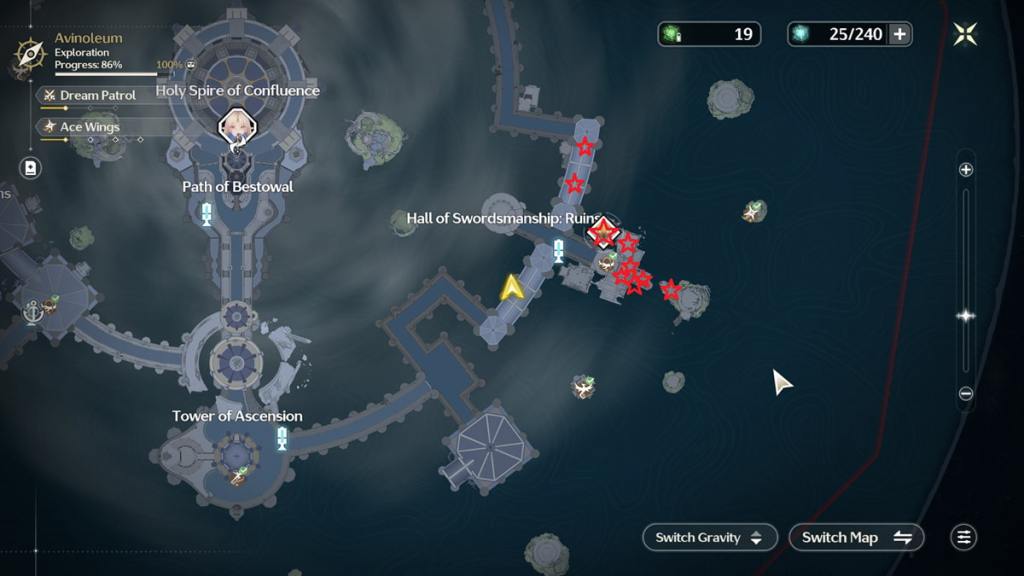Click the zoom slider handle
1024x576 pixels.
(966, 316)
